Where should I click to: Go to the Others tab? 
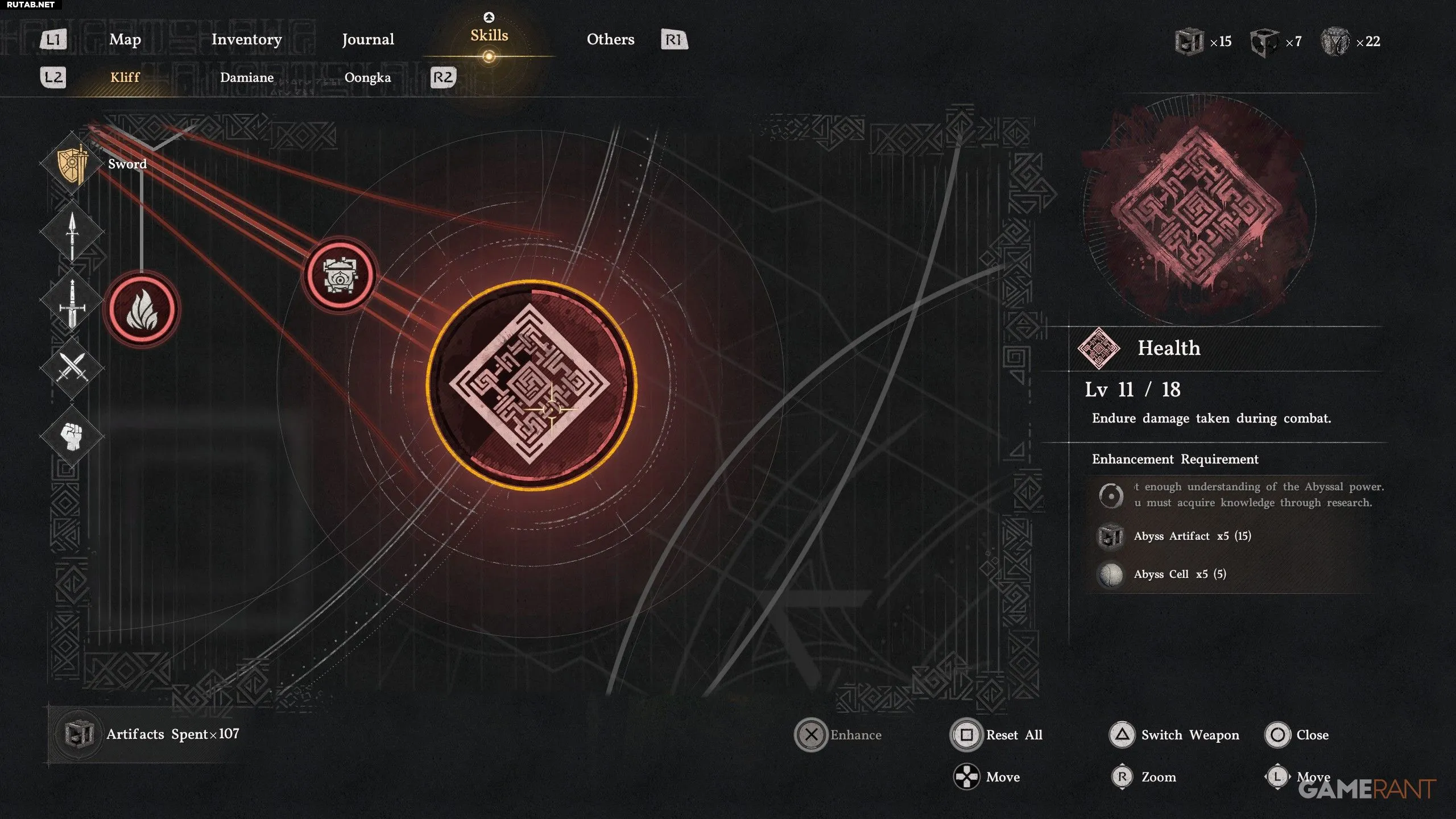(x=610, y=39)
